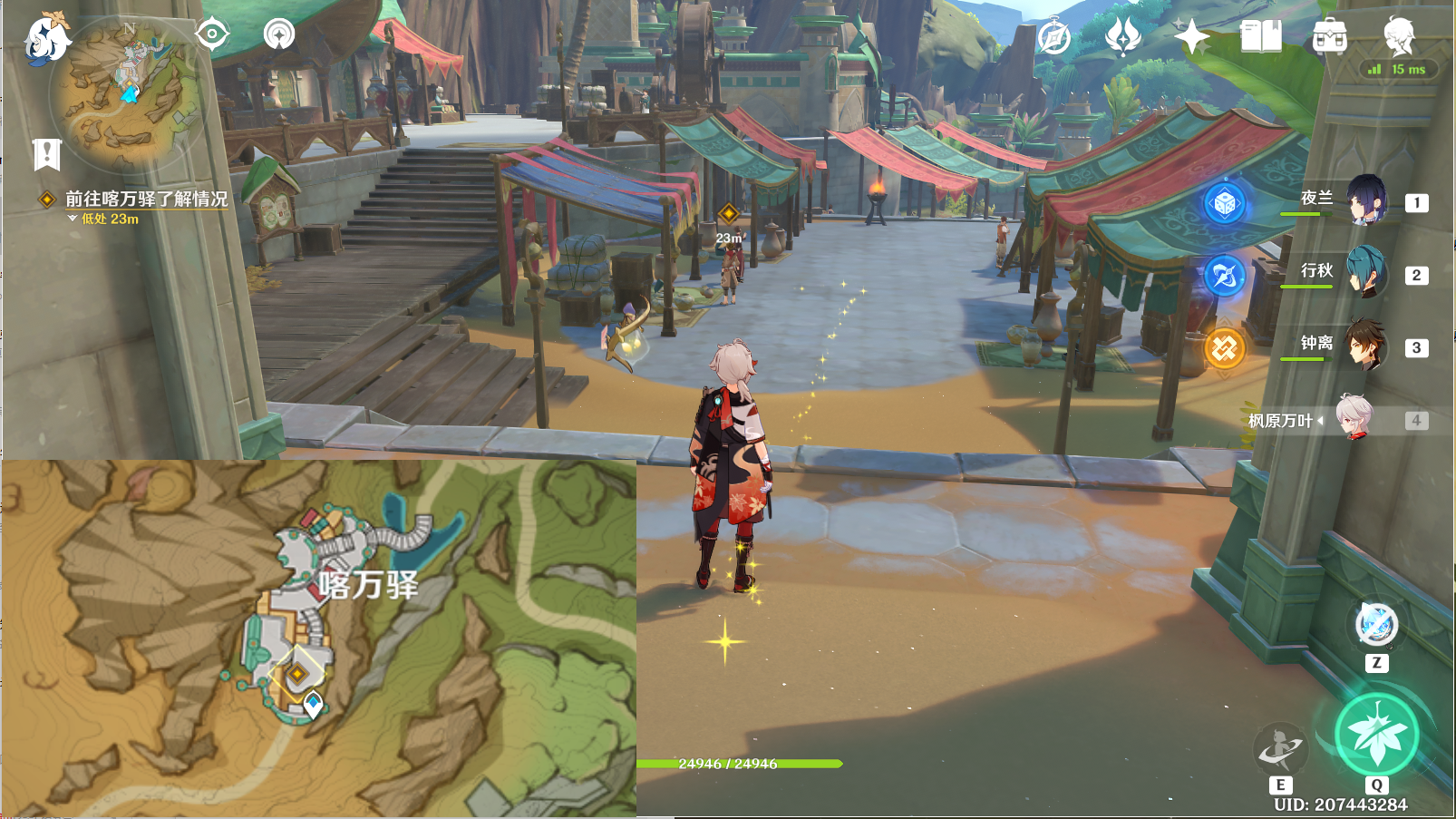The width and height of the screenshot is (1456, 819).
Task: Open the circular minimap
Action: pos(128,93)
